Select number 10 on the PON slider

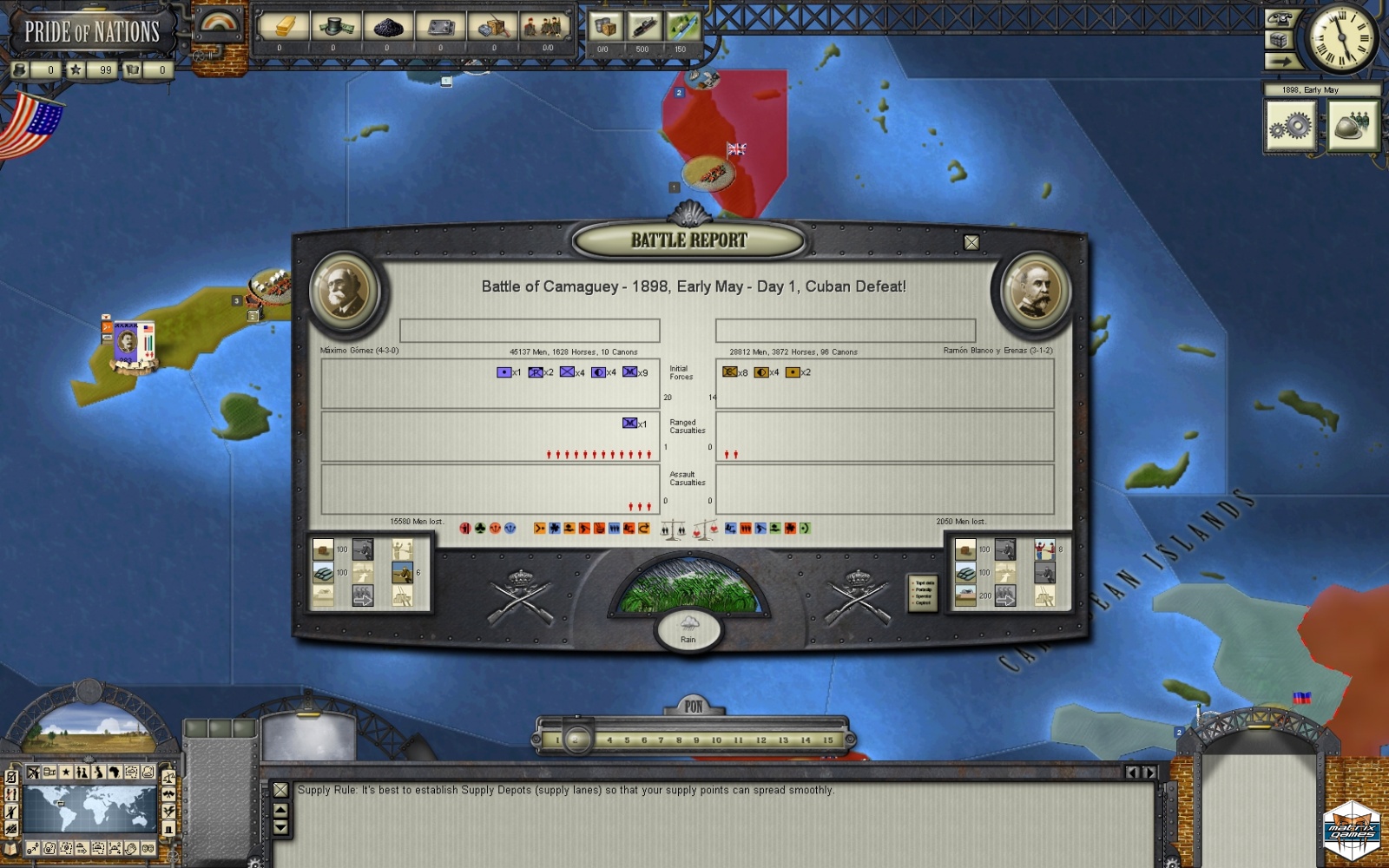pos(716,740)
